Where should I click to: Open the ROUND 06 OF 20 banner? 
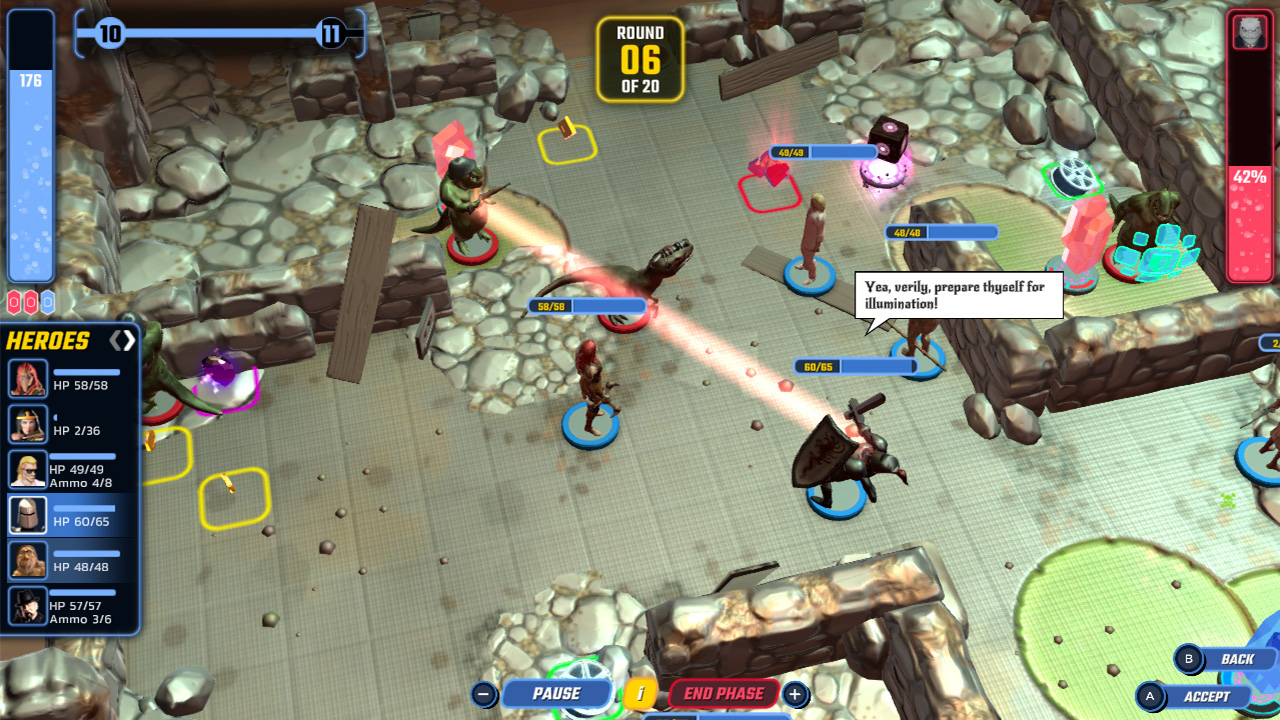[640, 60]
